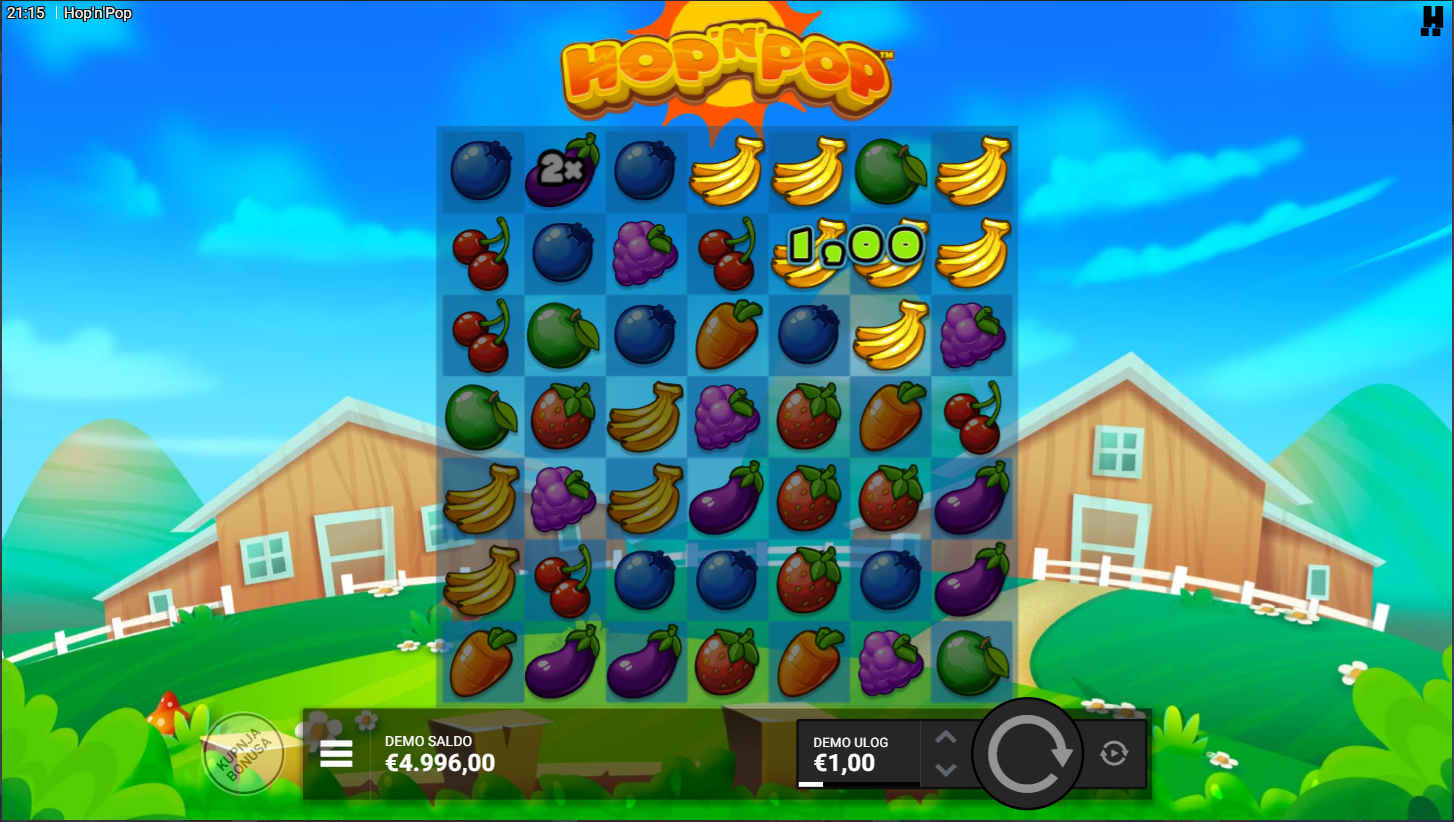Click the Hacksaw logo in the corner
Image resolution: width=1454 pixels, height=822 pixels.
[1432, 20]
